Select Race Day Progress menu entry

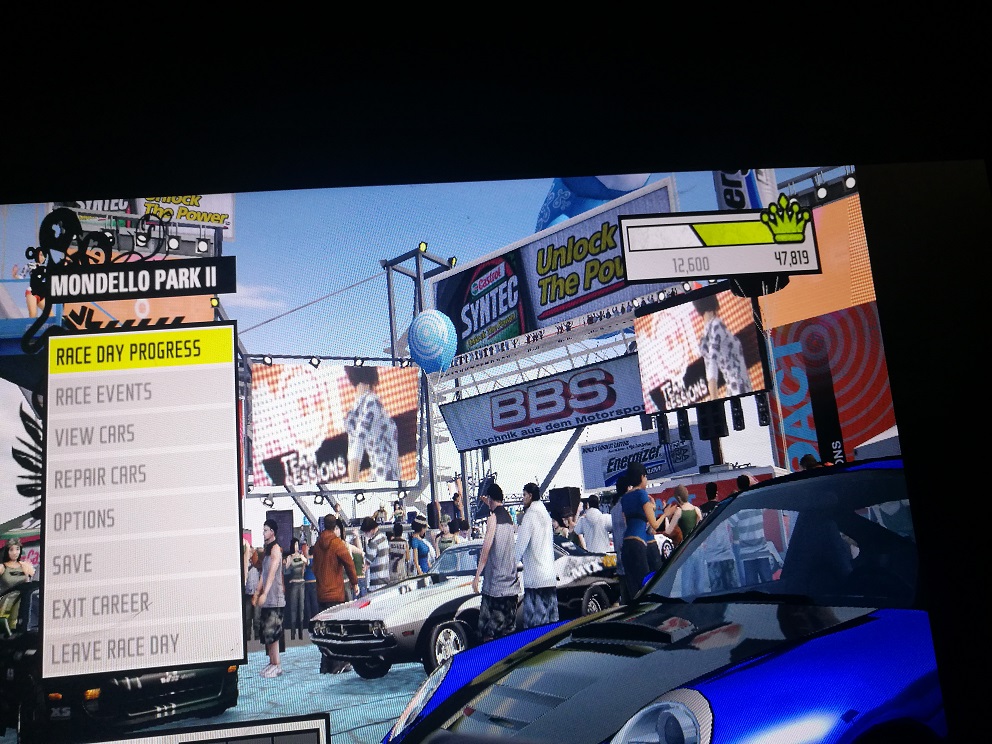140,352
